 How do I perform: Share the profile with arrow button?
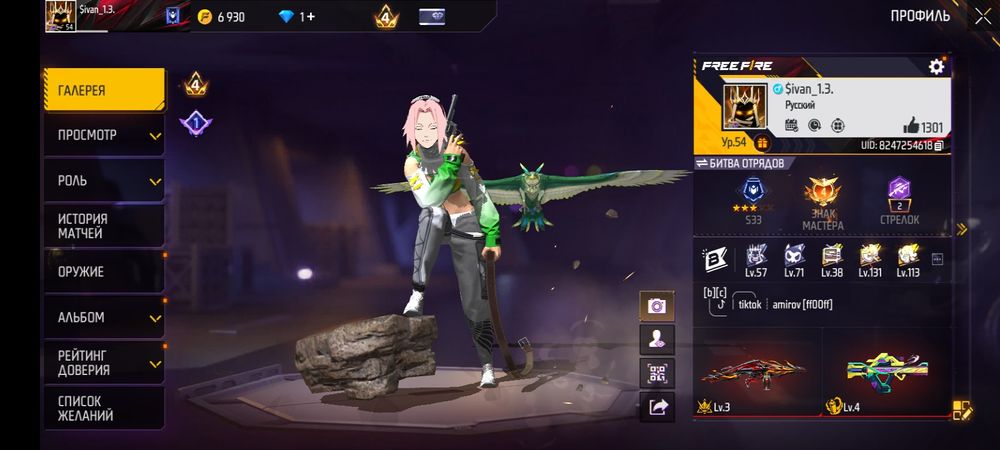(657, 406)
